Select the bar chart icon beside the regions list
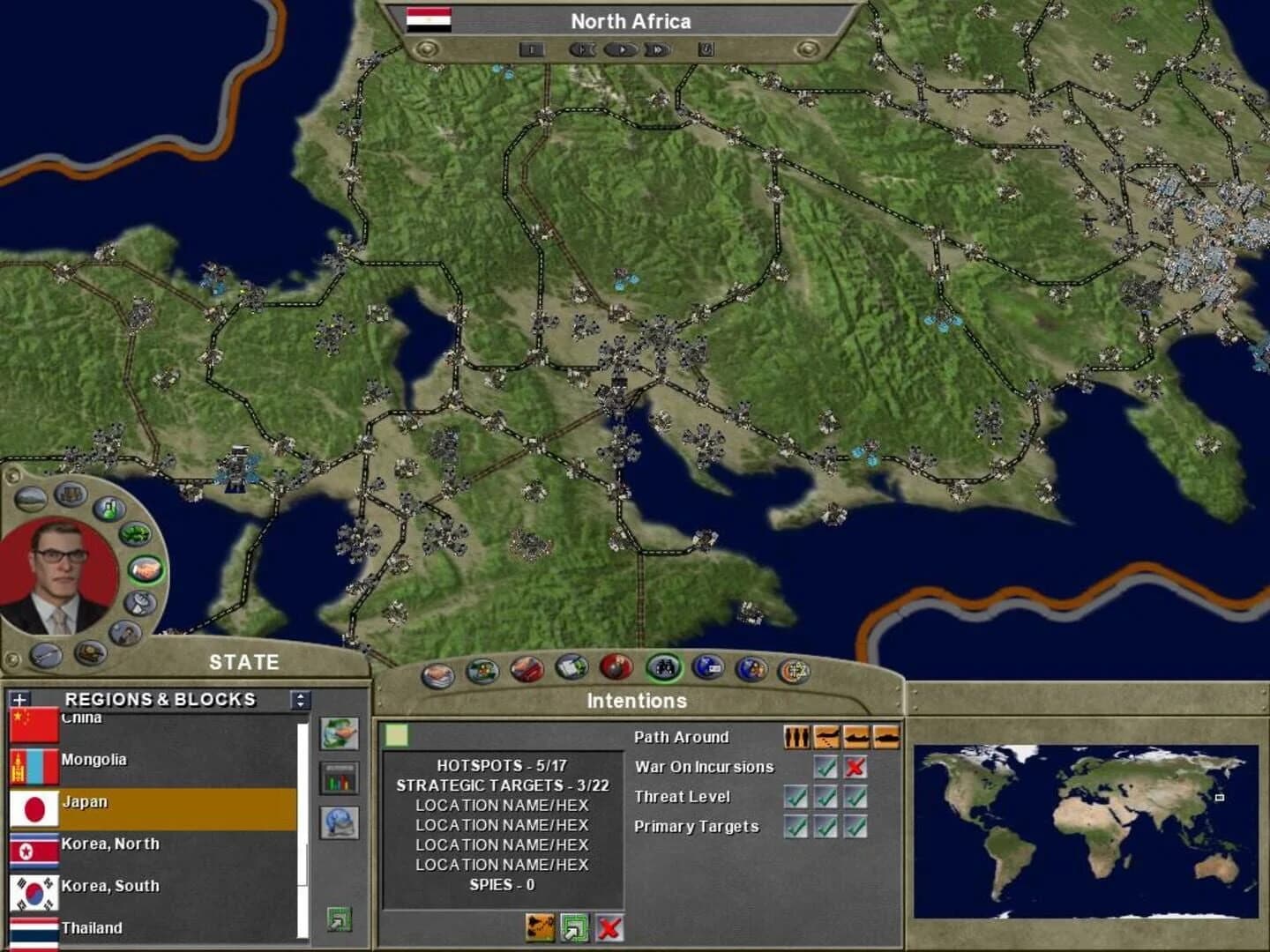This screenshot has width=1270, height=952. (340, 777)
